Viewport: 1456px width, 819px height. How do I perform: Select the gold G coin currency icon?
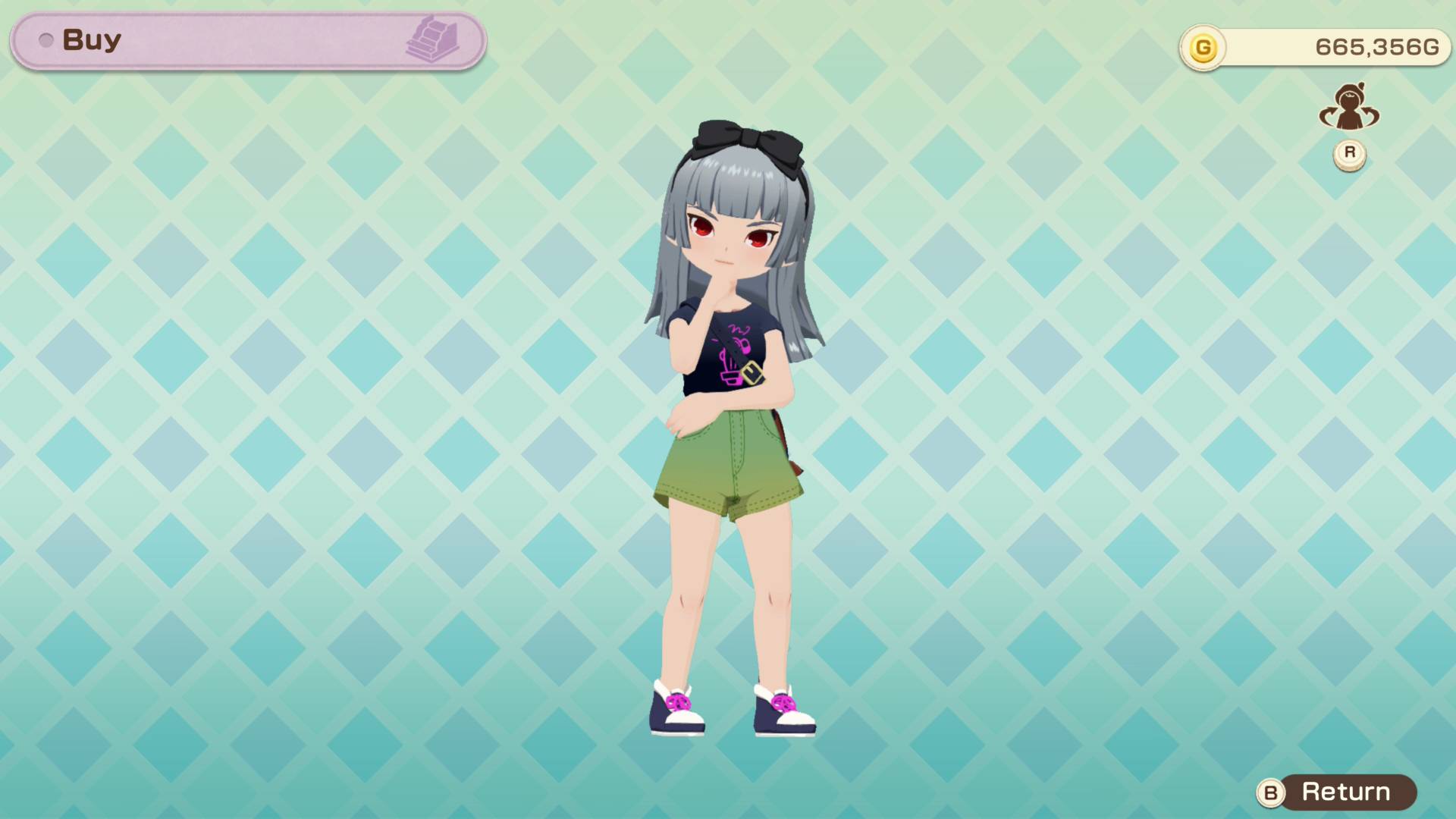(x=1203, y=45)
